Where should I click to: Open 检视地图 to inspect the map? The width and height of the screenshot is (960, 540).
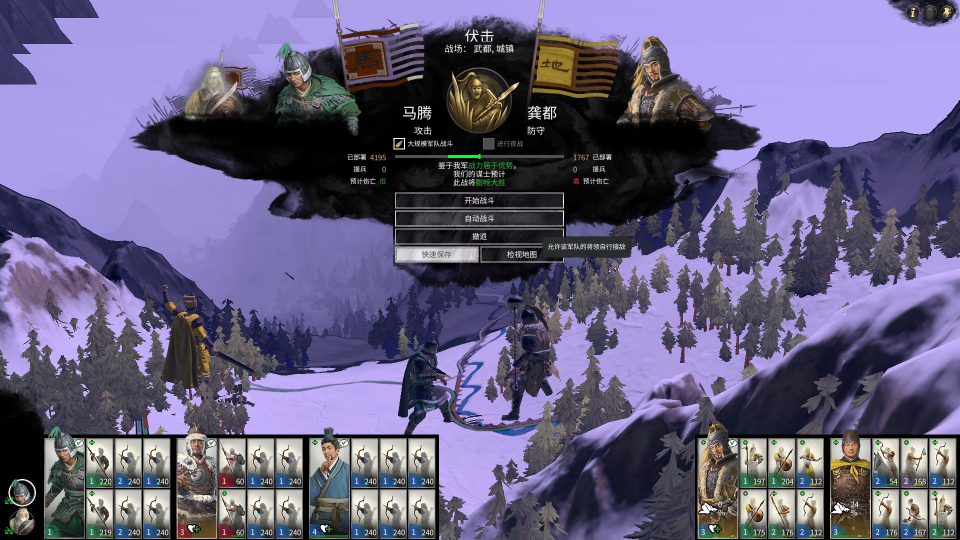tap(521, 254)
